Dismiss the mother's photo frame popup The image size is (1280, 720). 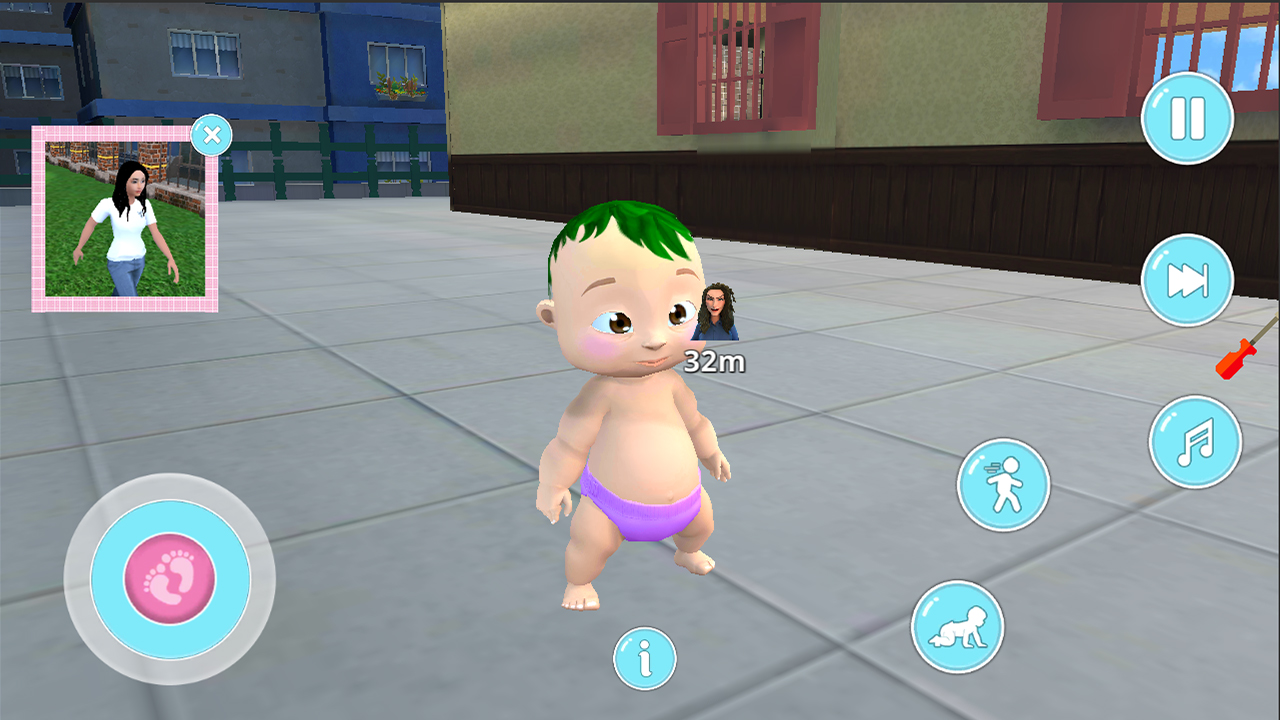pos(211,134)
